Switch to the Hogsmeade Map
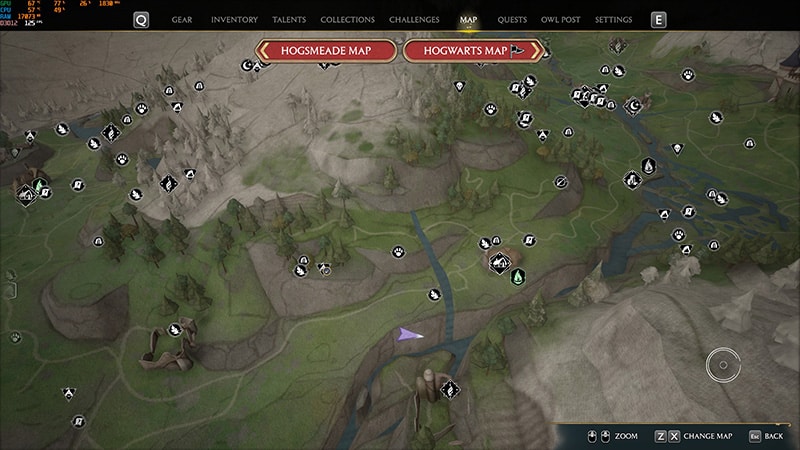 (326, 51)
